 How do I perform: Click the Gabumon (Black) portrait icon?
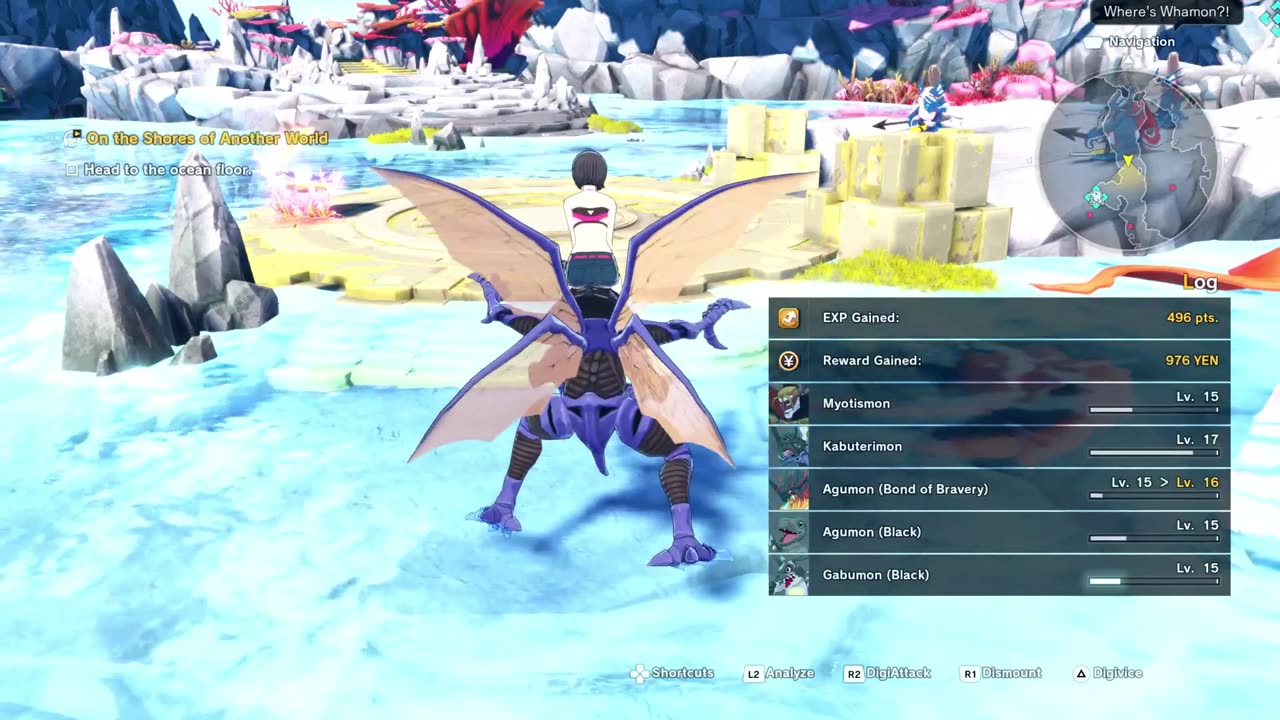pos(789,575)
